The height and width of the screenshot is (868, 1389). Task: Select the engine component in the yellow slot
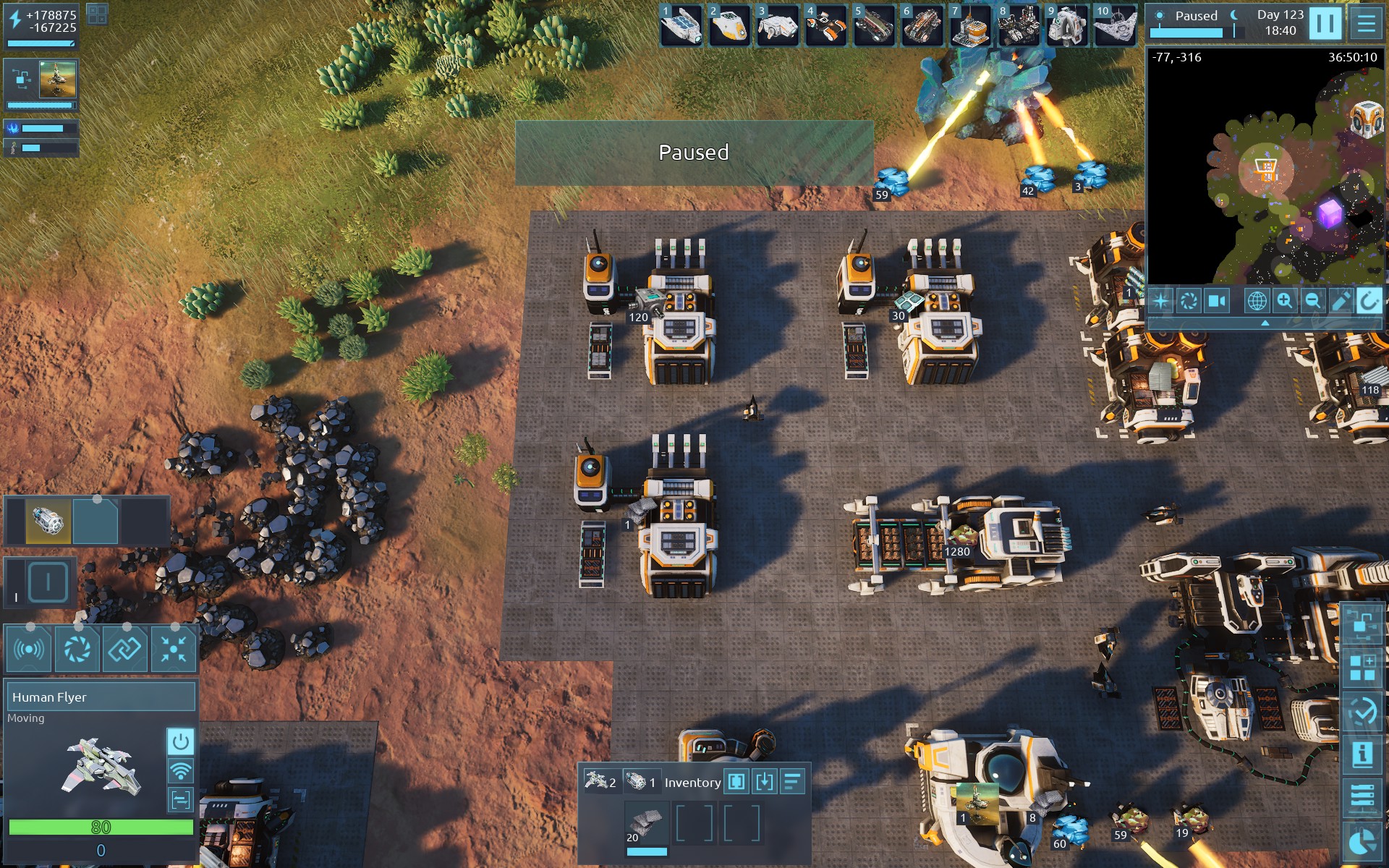point(49,521)
